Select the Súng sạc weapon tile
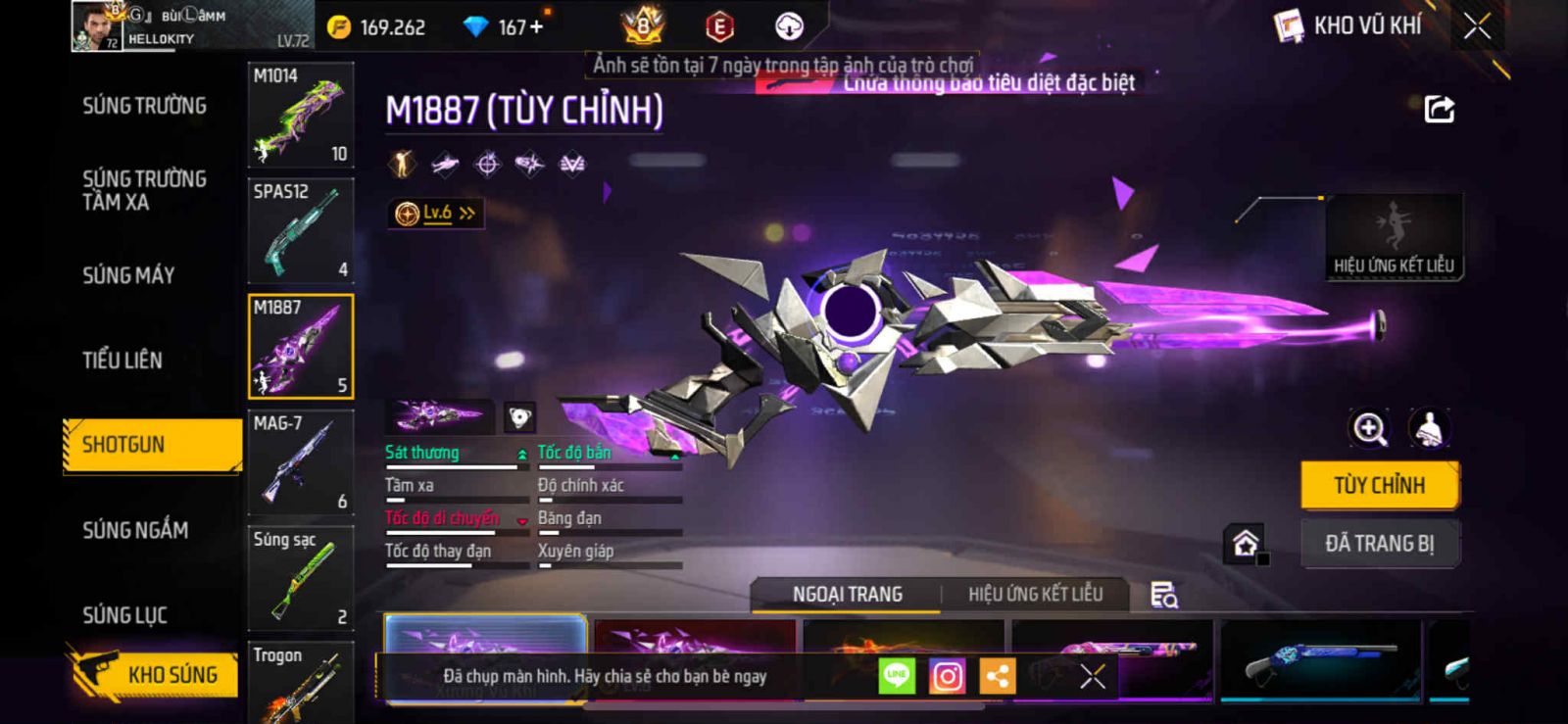The height and width of the screenshot is (724, 1568). [300, 578]
